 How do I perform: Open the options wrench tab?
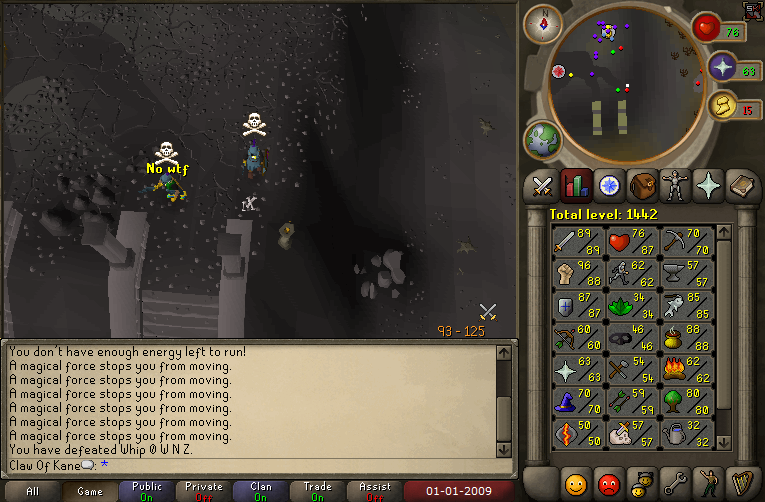[x=675, y=481]
